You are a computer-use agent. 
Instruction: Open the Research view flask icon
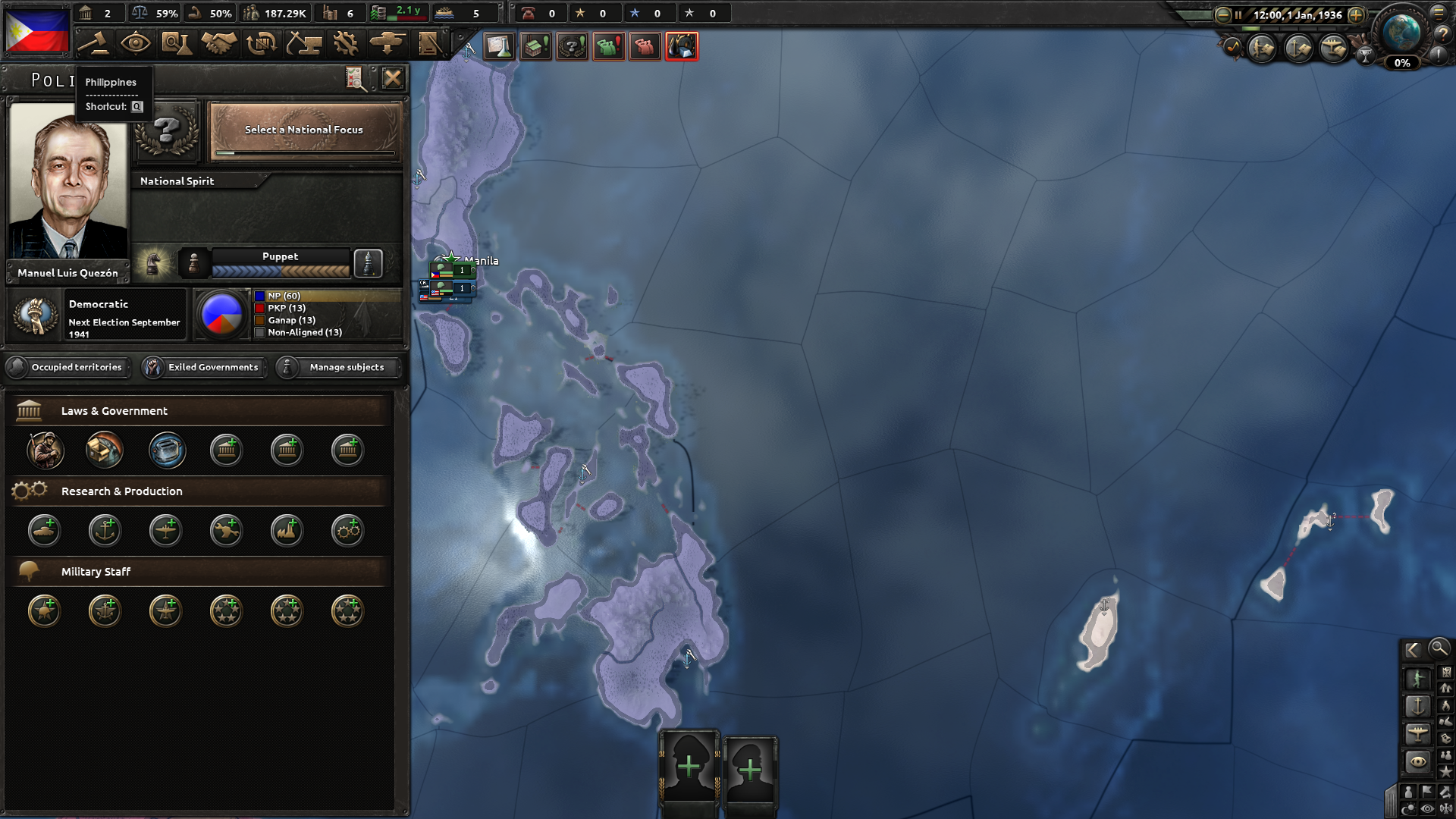coord(177,44)
